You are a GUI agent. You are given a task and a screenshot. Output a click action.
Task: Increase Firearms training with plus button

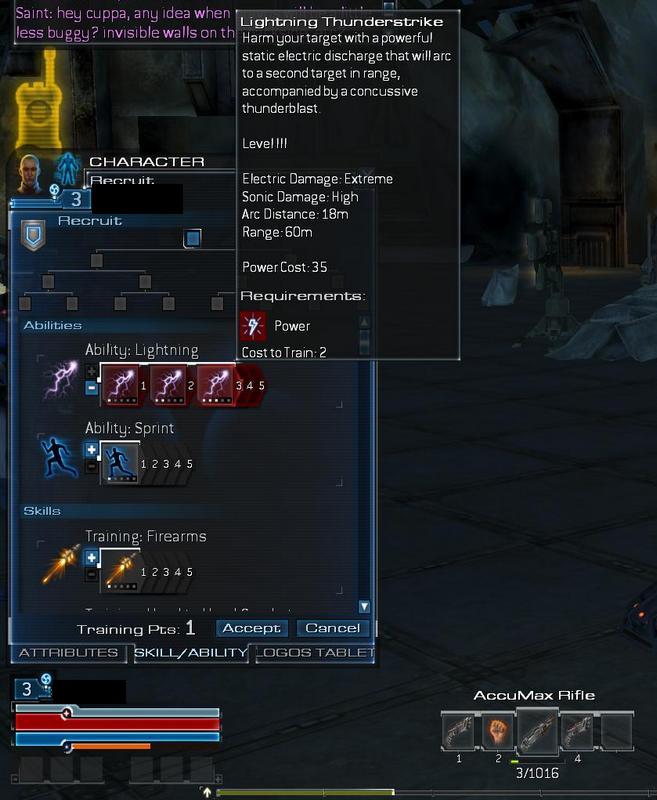coord(92,558)
